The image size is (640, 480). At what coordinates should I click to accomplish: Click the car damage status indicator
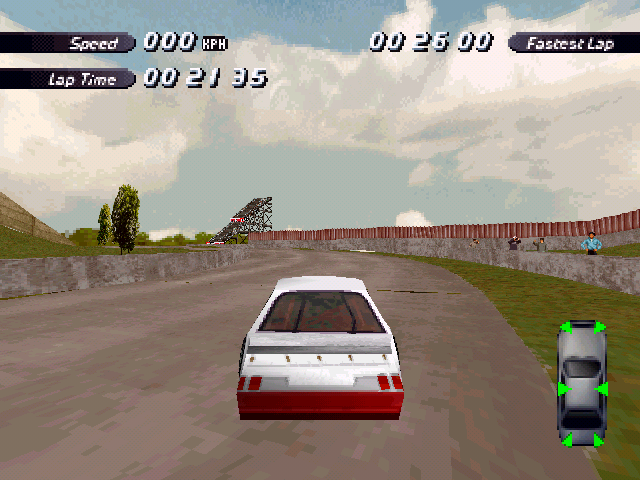582,385
